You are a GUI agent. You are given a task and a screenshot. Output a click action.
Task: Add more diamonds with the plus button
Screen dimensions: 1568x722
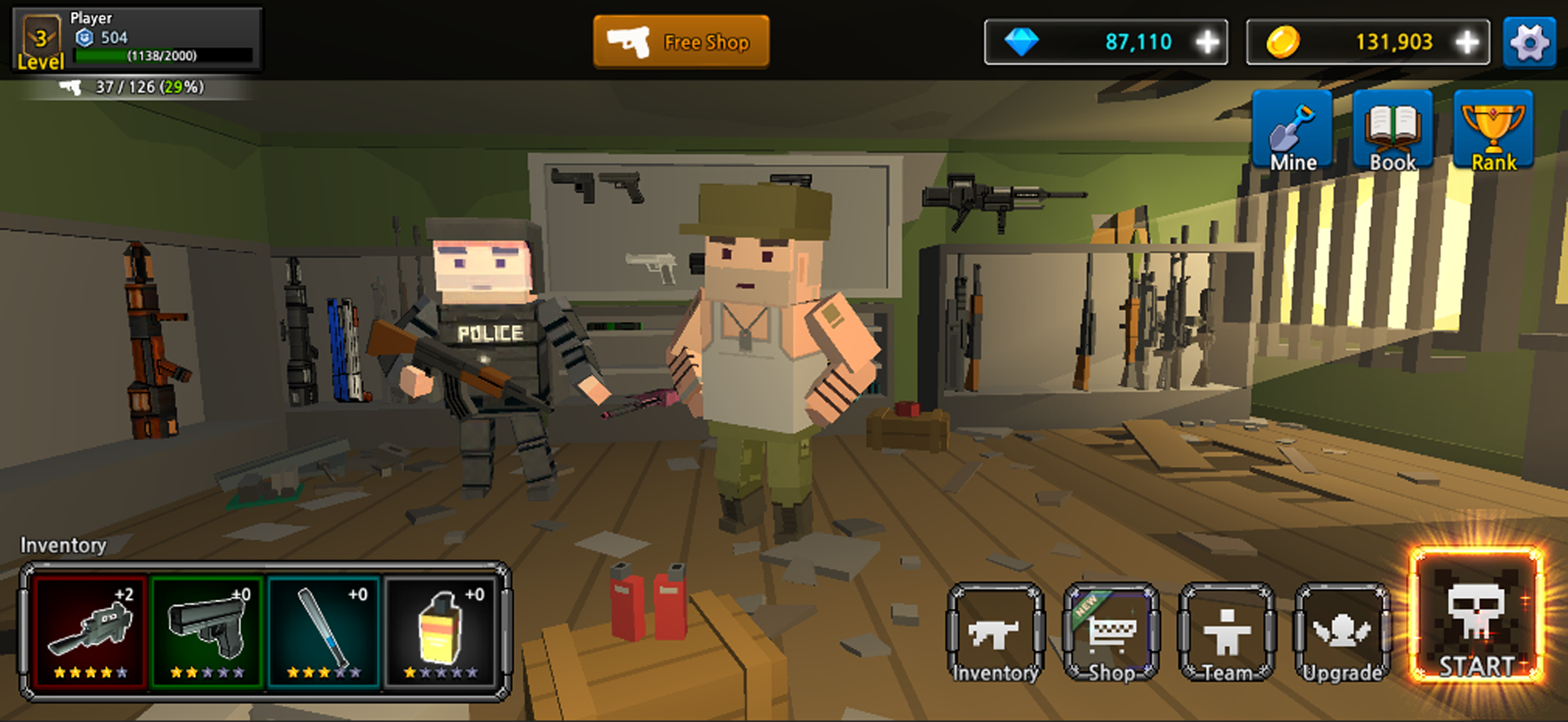coord(1208,42)
